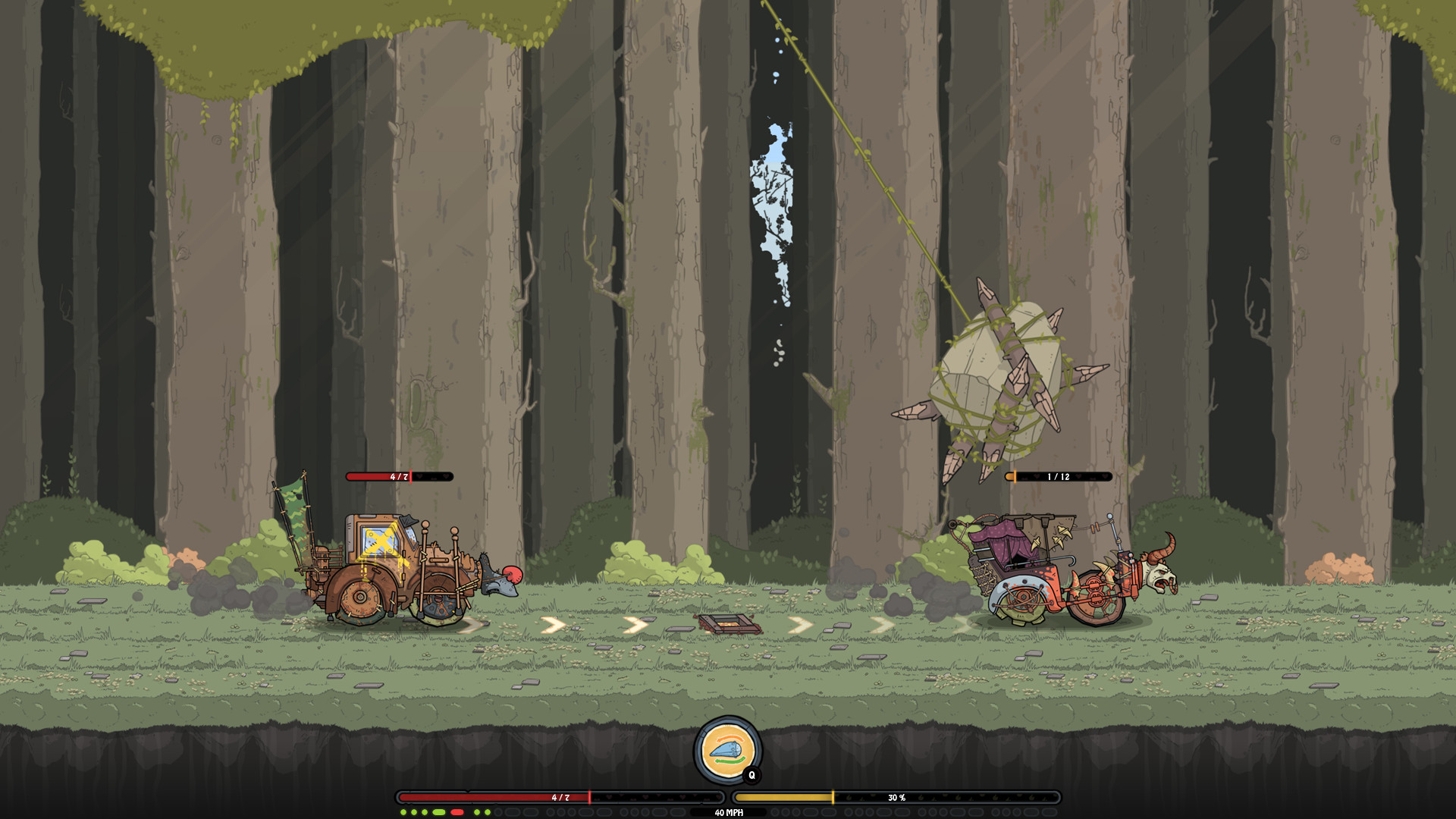Click the 40 MPH speed readout
Screen dimensions: 1456x819
[728, 813]
